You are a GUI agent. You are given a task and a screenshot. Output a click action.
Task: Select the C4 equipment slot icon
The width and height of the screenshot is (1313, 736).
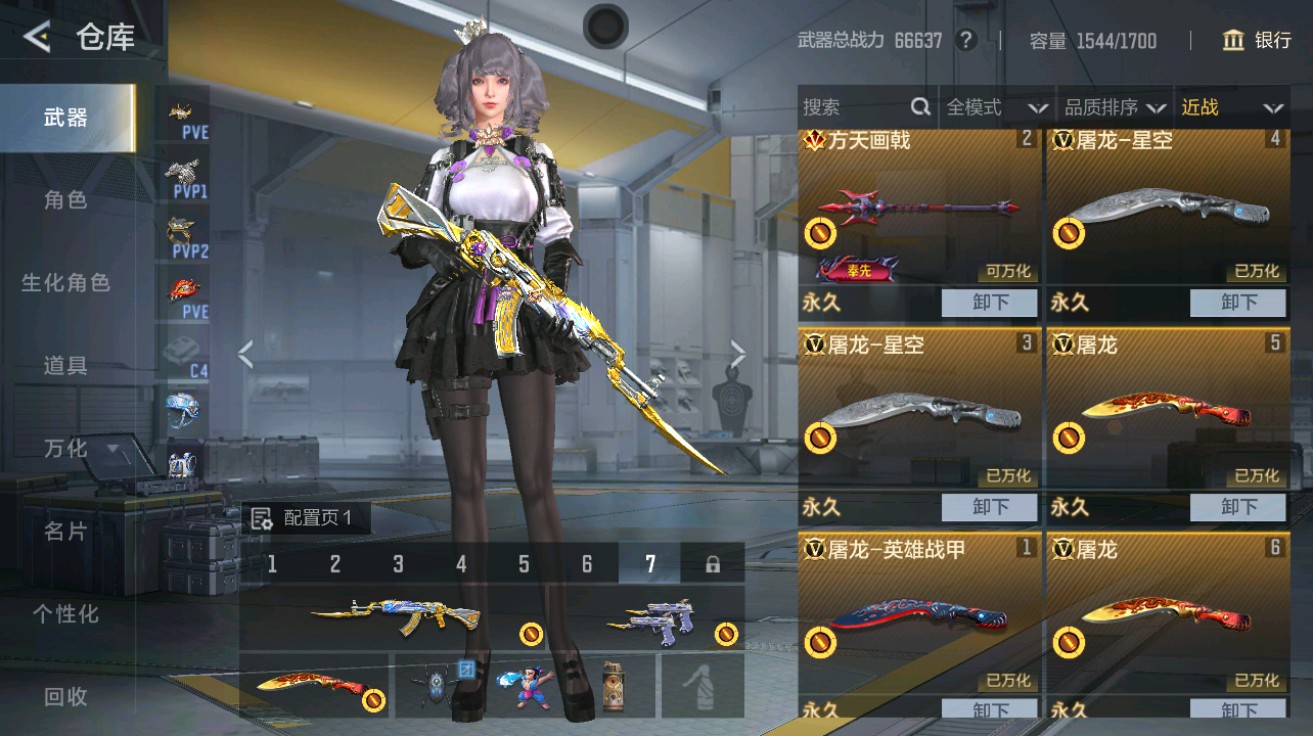coord(182,356)
